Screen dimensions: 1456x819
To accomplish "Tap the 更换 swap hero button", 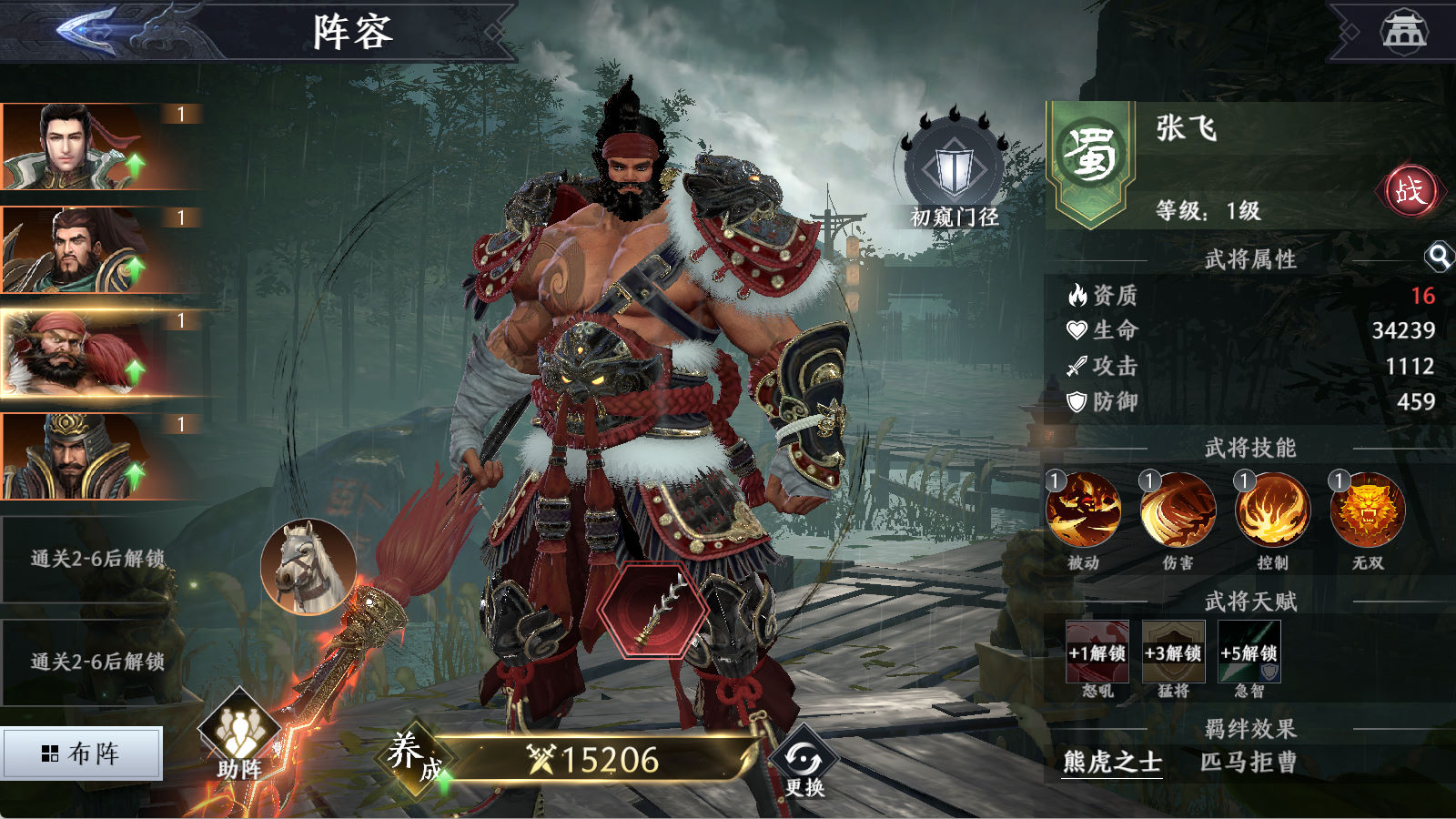I will click(804, 762).
